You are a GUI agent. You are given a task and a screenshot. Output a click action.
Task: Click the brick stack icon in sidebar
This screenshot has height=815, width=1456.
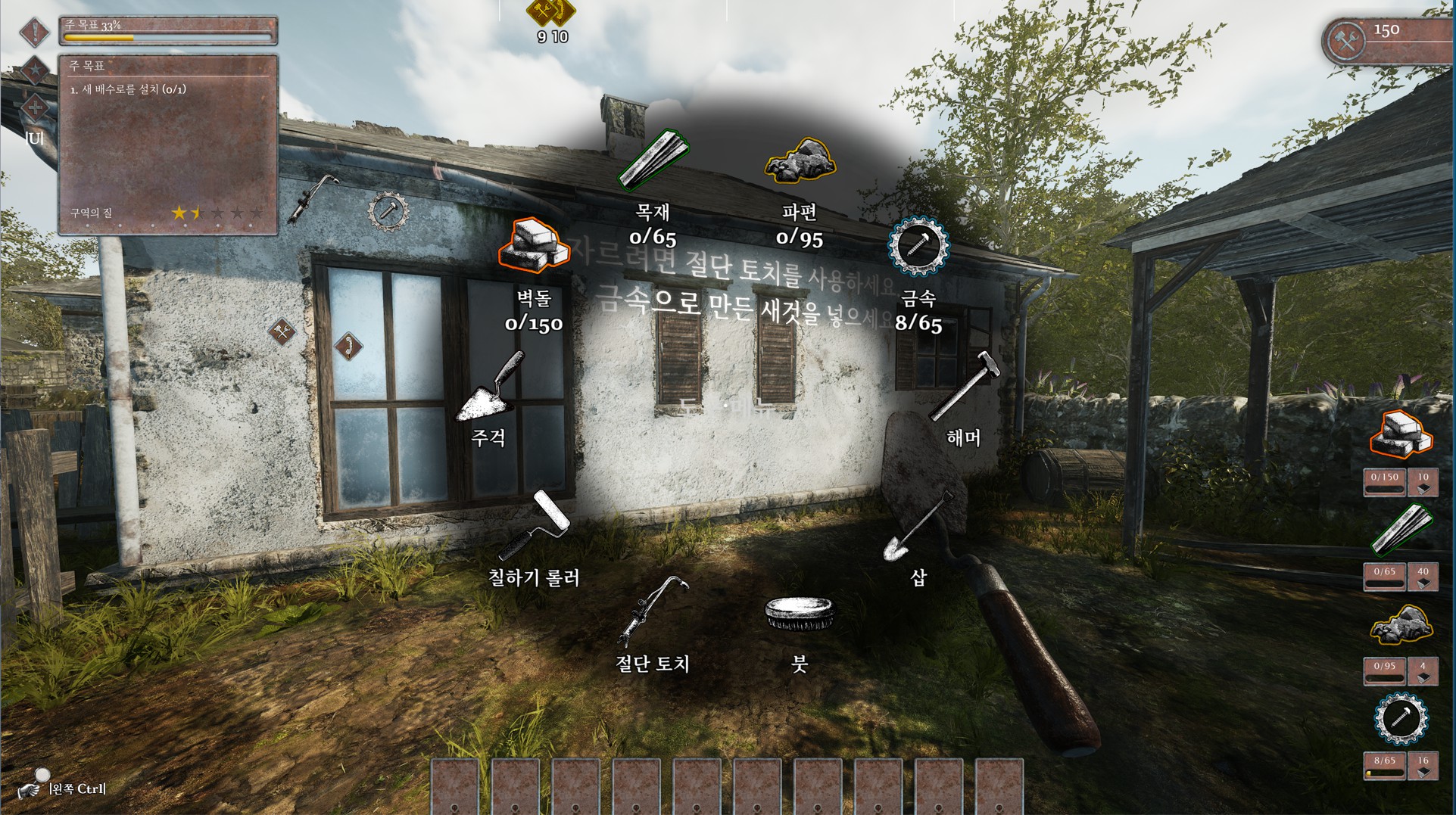(x=1401, y=434)
